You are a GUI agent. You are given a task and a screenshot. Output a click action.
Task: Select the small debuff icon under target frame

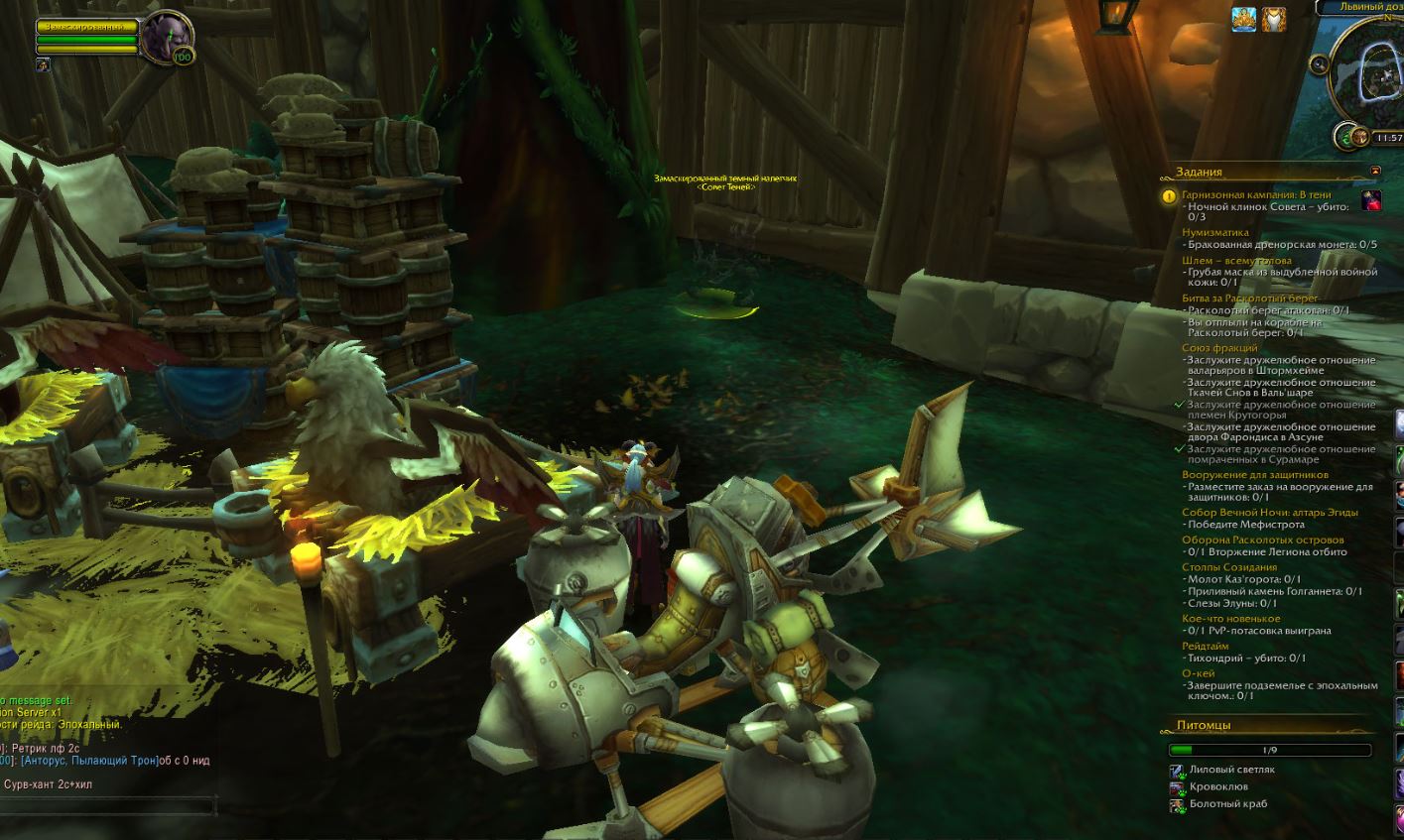43,65
